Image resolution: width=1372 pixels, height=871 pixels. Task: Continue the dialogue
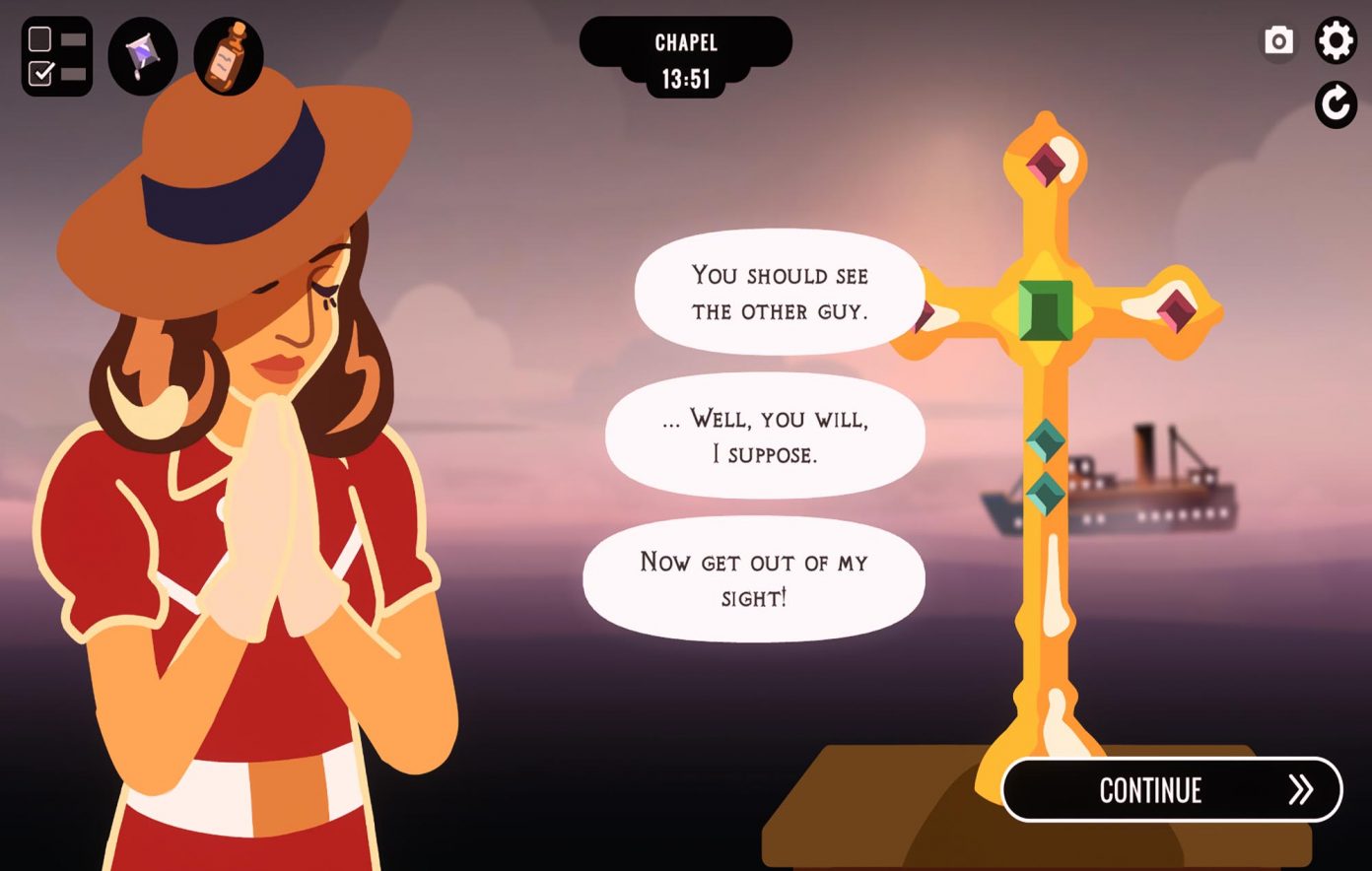point(1171,789)
